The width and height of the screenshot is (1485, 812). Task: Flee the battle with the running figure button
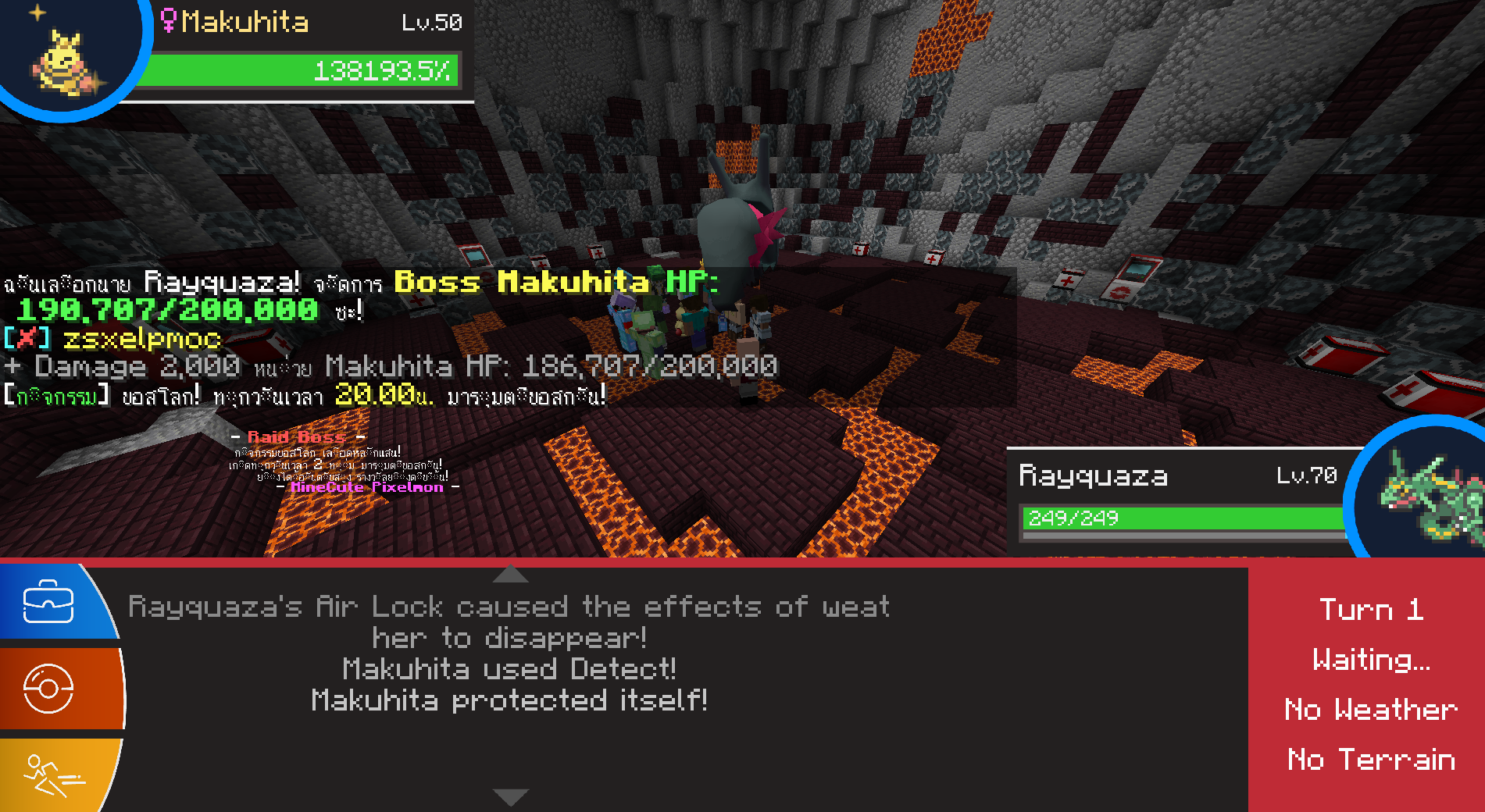click(52, 775)
